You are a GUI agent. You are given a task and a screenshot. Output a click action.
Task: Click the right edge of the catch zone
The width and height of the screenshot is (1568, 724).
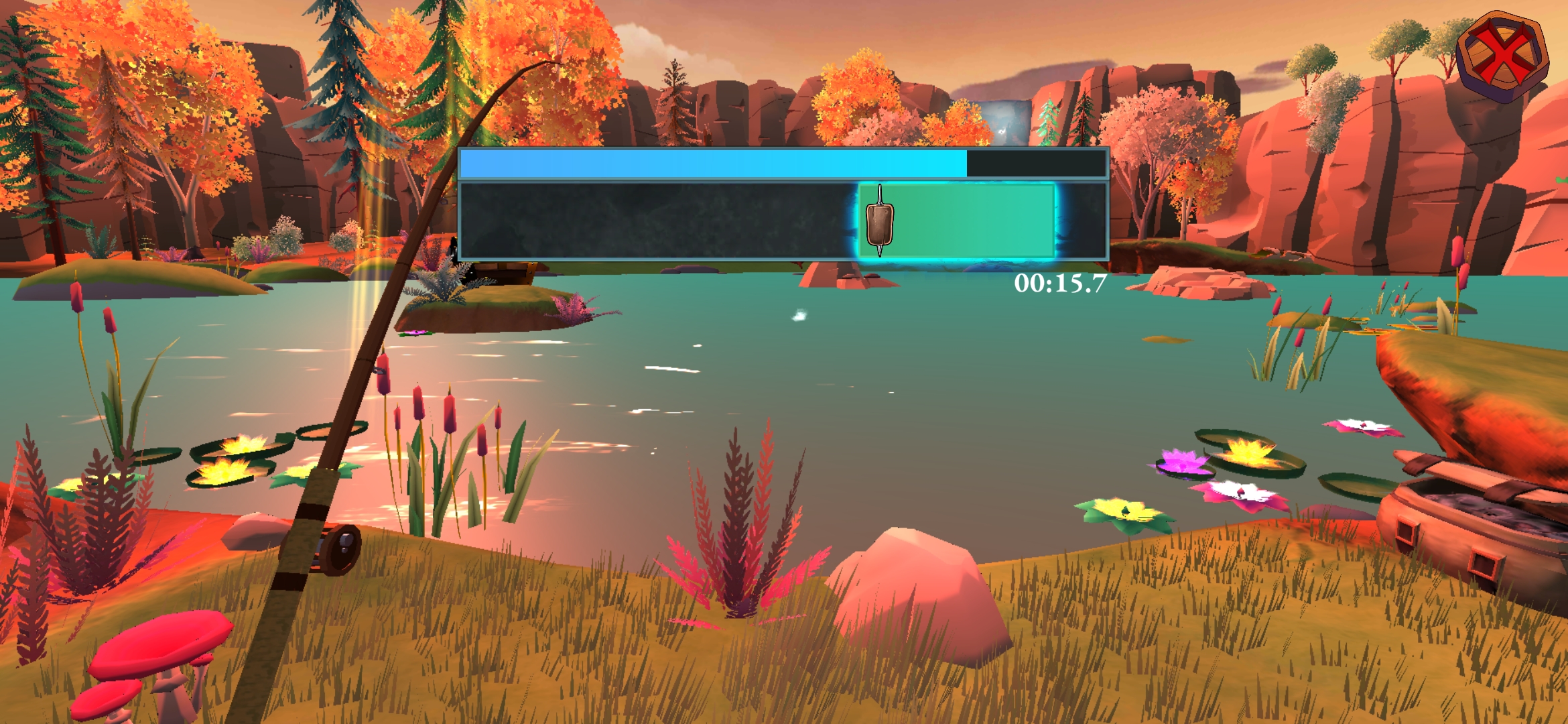pyautogui.click(x=1051, y=220)
